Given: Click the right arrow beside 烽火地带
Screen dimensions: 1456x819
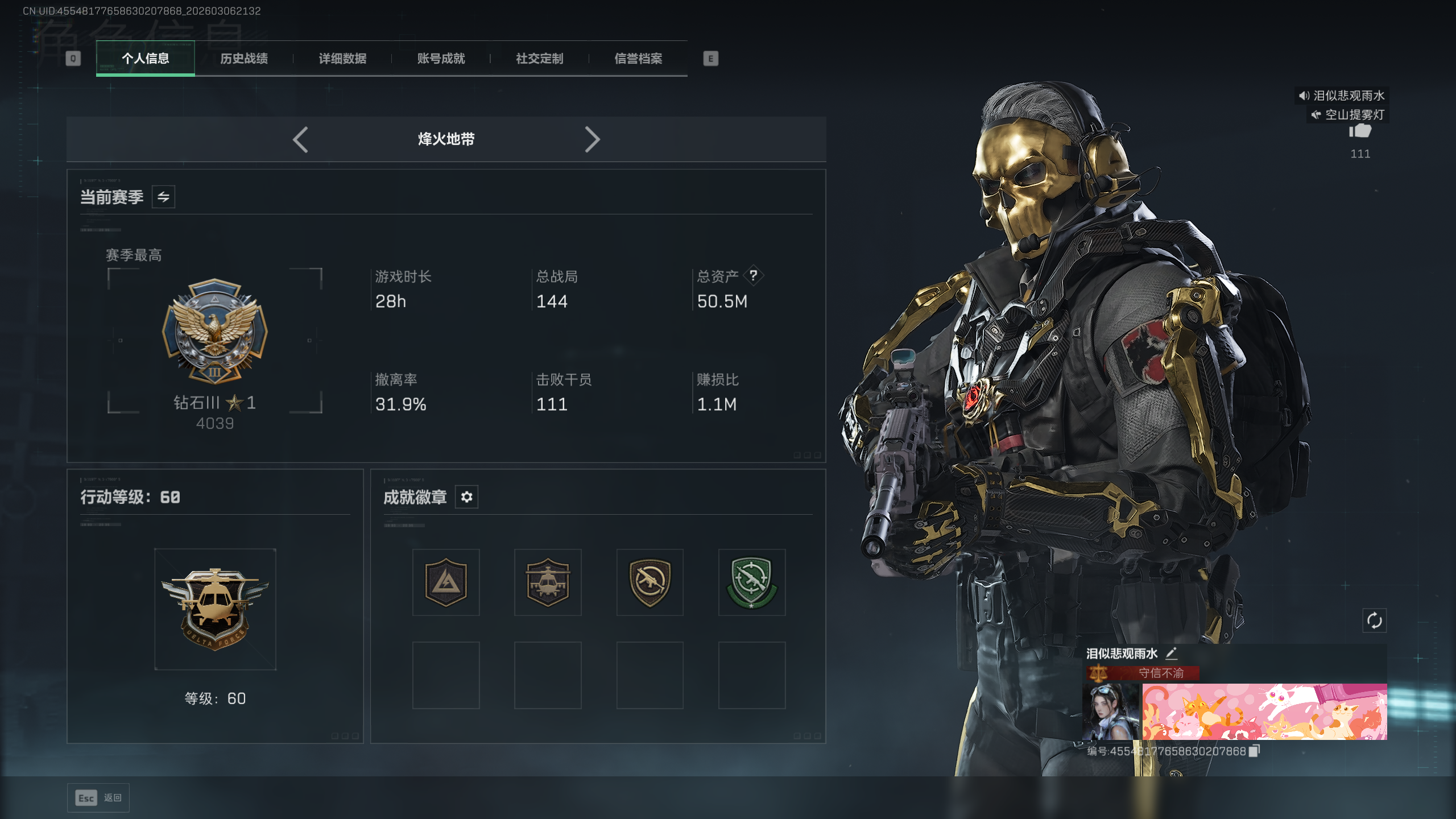Looking at the screenshot, I should pyautogui.click(x=592, y=139).
